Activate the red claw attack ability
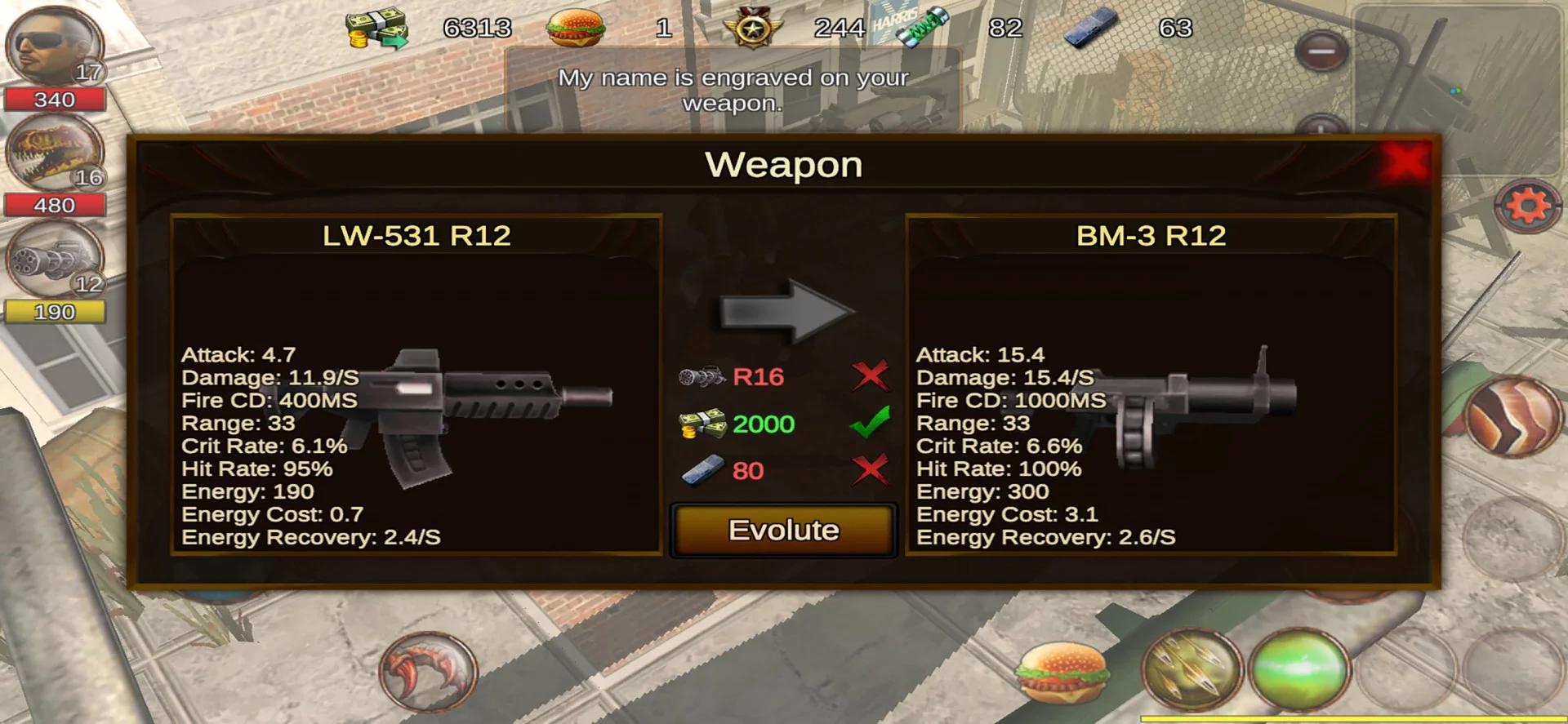Viewport: 1568px width, 724px height. click(428, 673)
